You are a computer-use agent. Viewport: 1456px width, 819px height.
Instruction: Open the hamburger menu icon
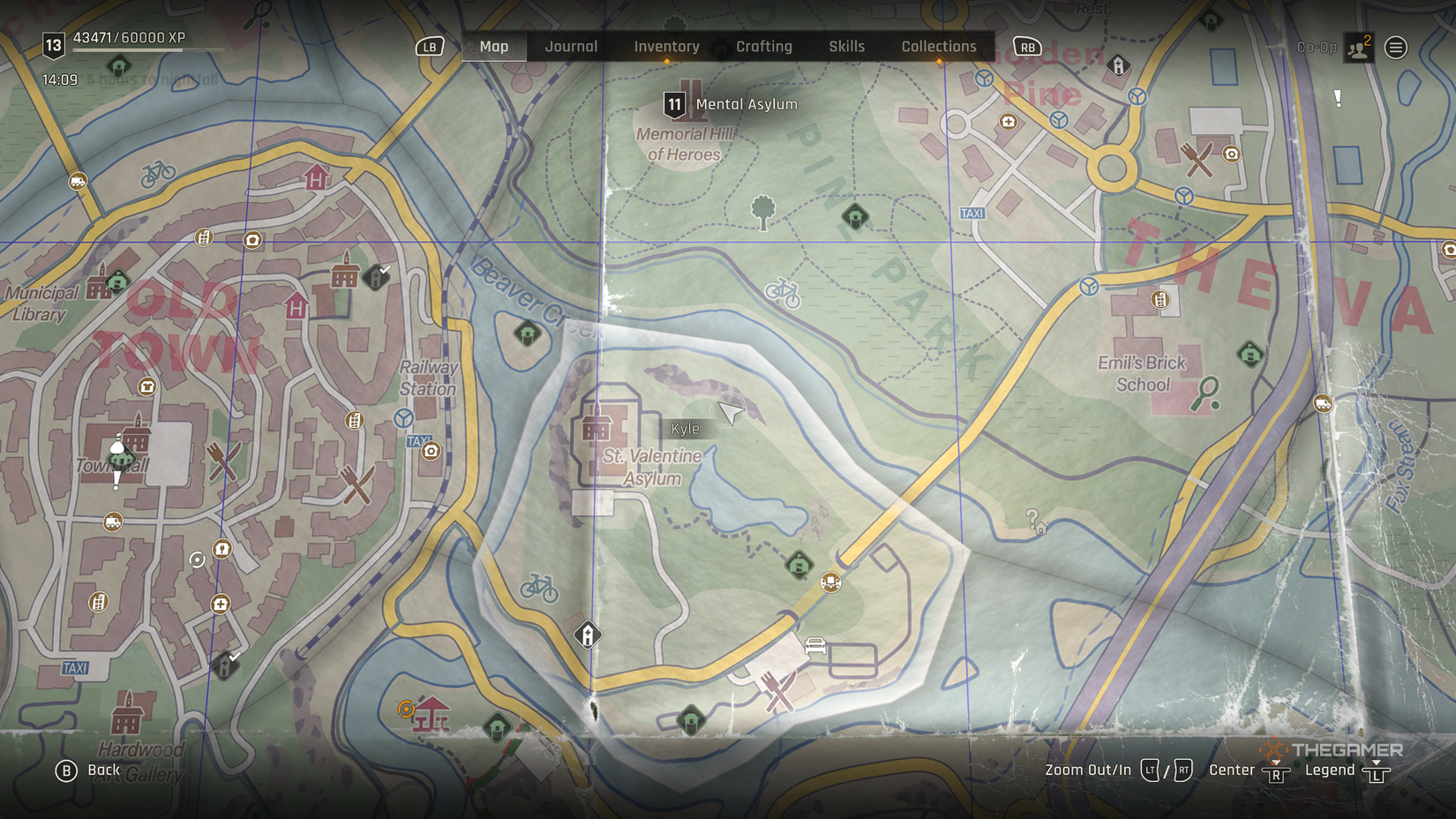click(x=1395, y=48)
